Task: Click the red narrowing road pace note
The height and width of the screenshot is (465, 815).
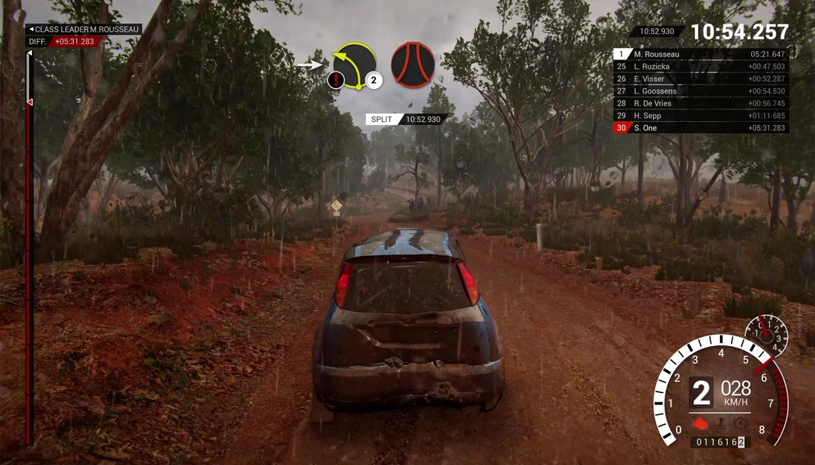Action: pyautogui.click(x=412, y=65)
